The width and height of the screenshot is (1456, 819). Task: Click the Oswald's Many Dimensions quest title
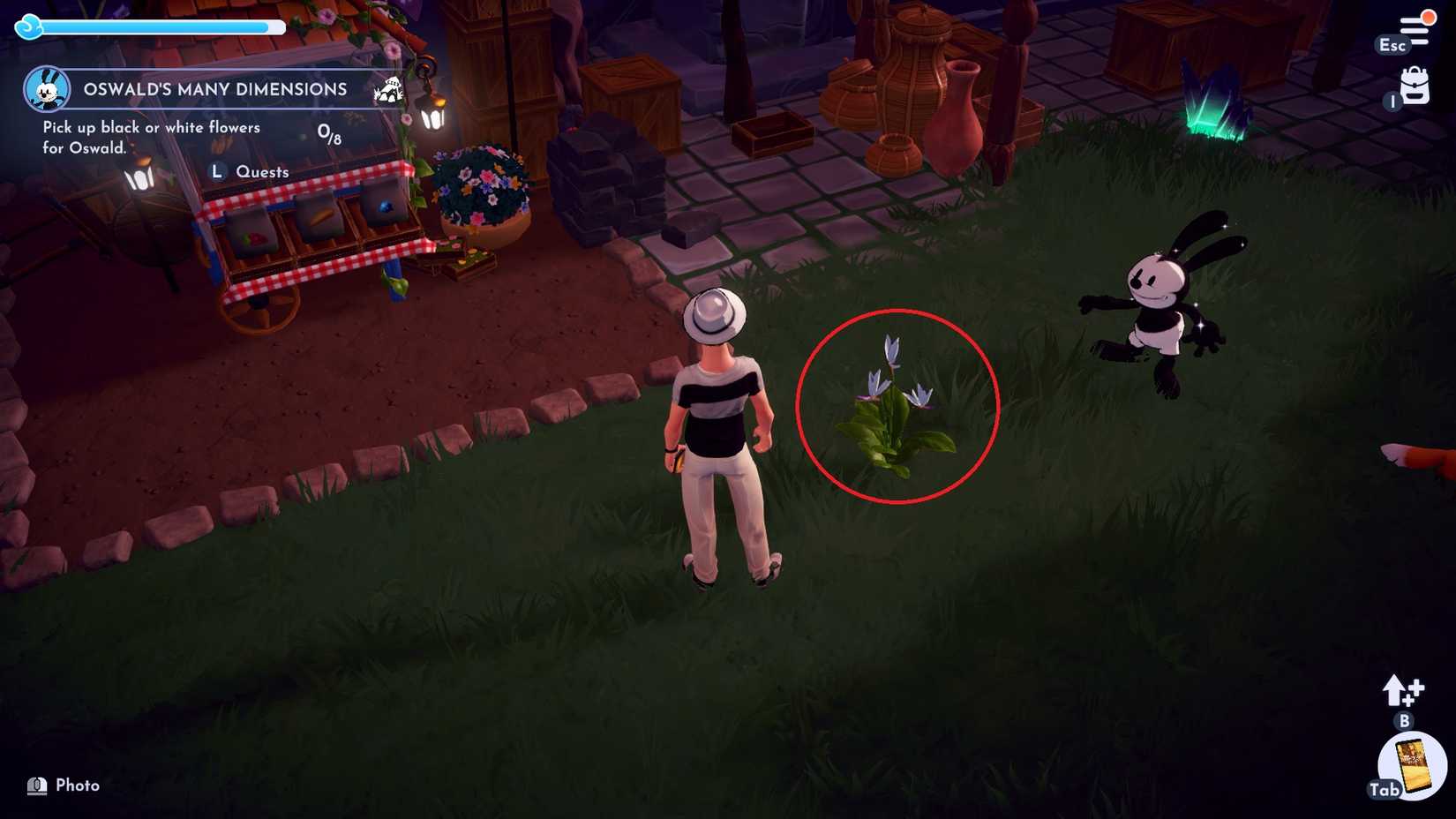click(x=214, y=89)
